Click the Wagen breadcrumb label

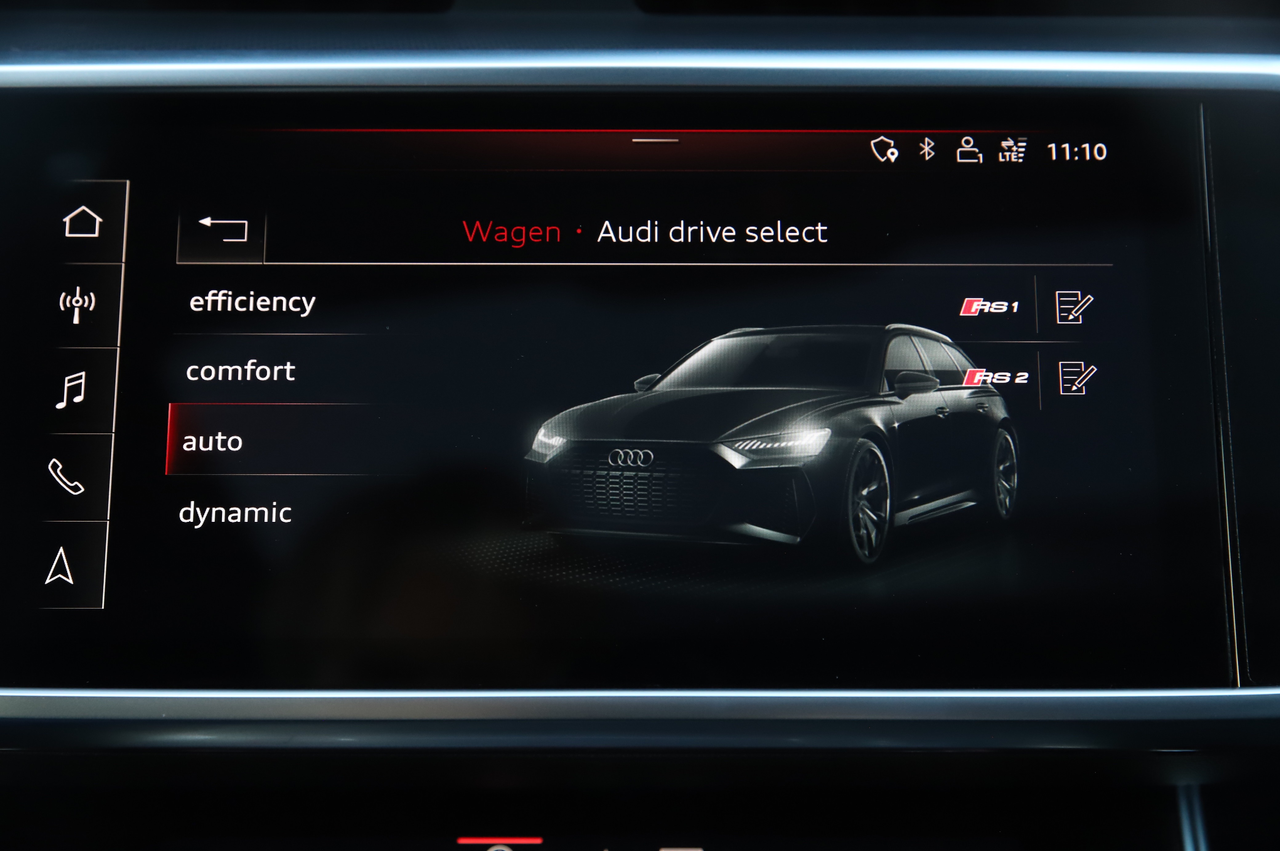pyautogui.click(x=511, y=232)
